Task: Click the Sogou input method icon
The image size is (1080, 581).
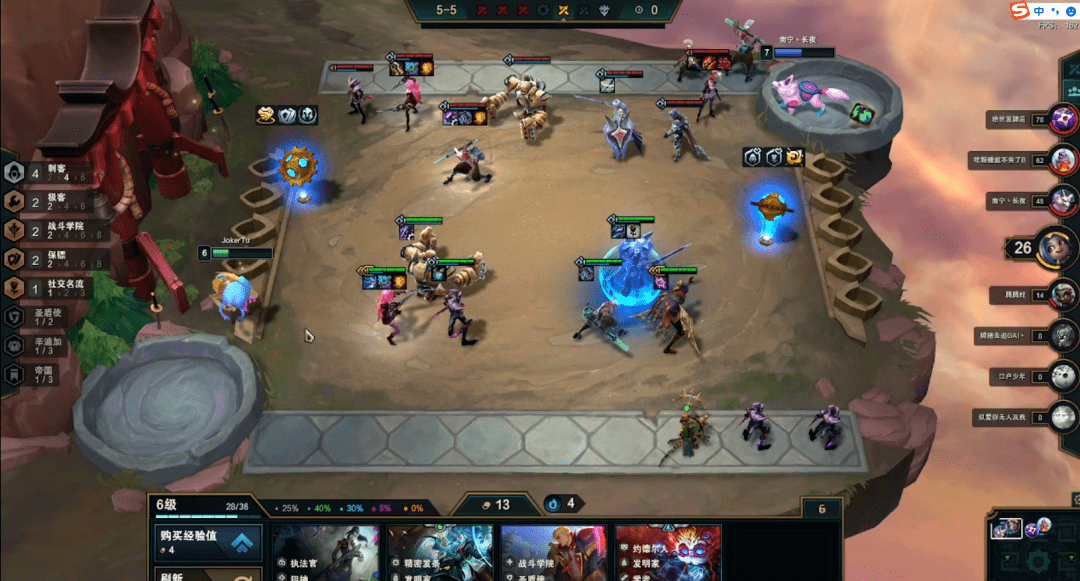Action: click(1019, 10)
